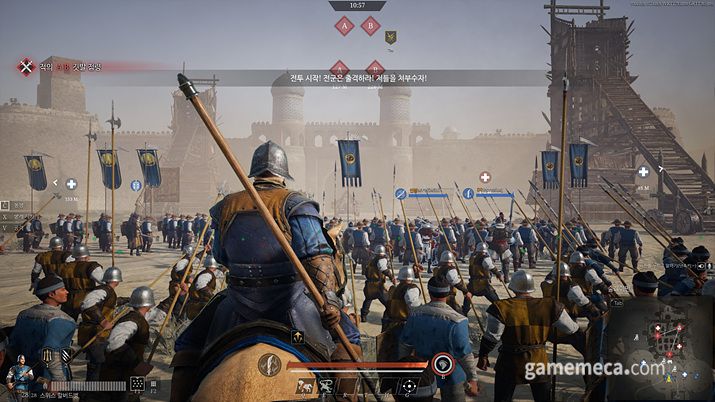Click the crossed-swords objective icon
The image size is (715, 402).
26,67
